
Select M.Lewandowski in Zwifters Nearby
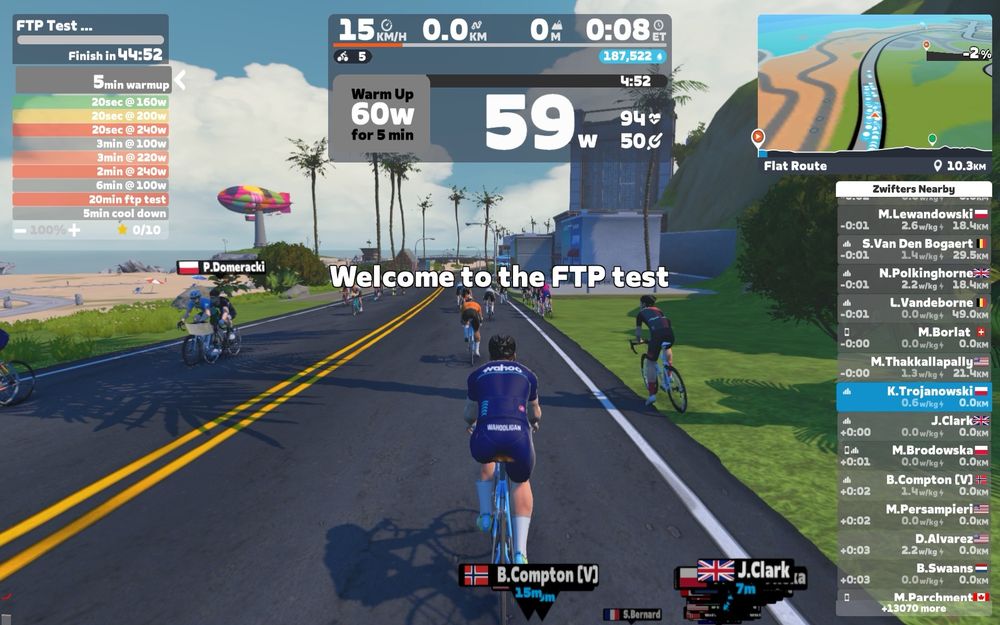913,220
